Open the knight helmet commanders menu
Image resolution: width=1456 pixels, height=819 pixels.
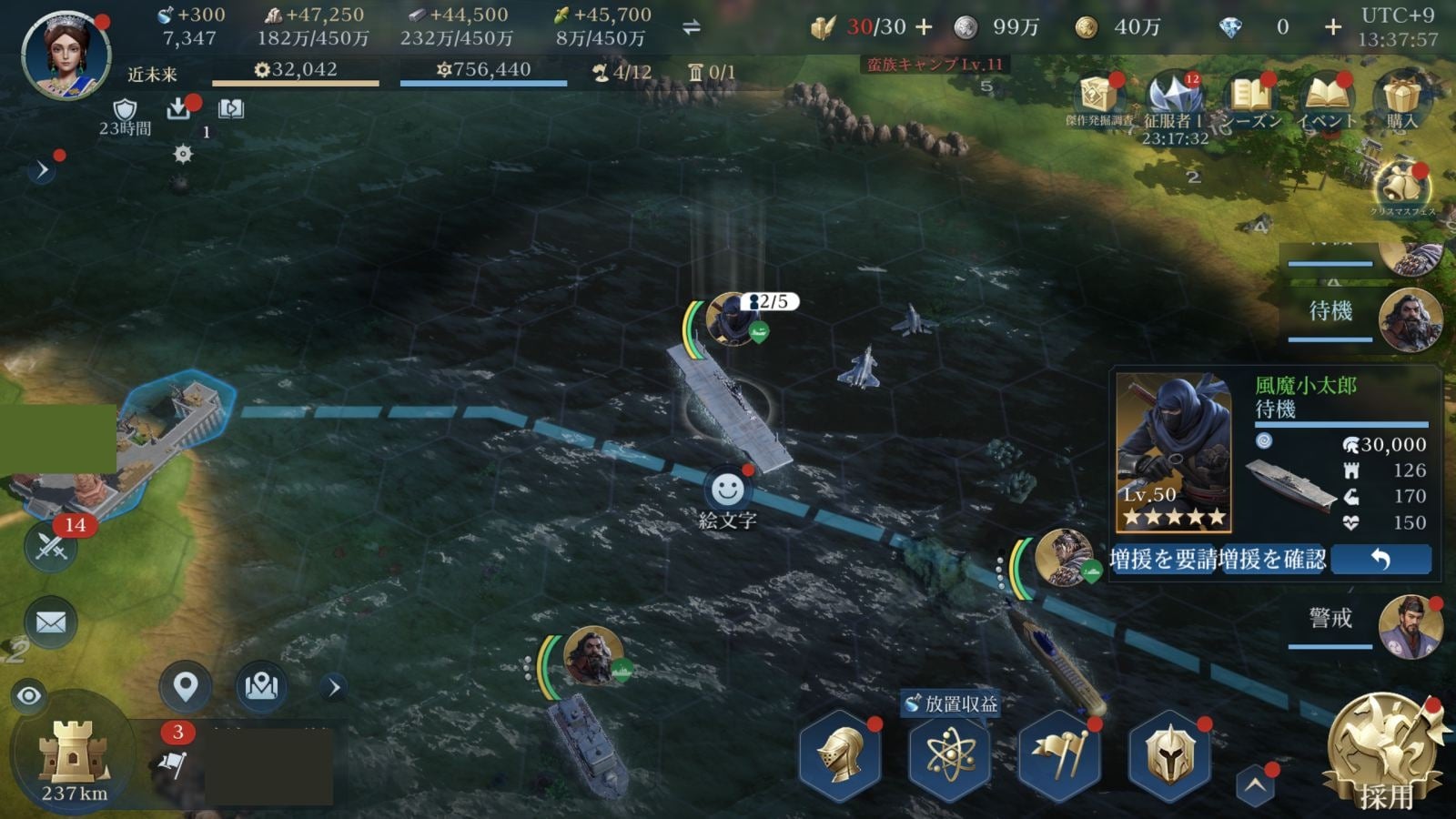841,757
